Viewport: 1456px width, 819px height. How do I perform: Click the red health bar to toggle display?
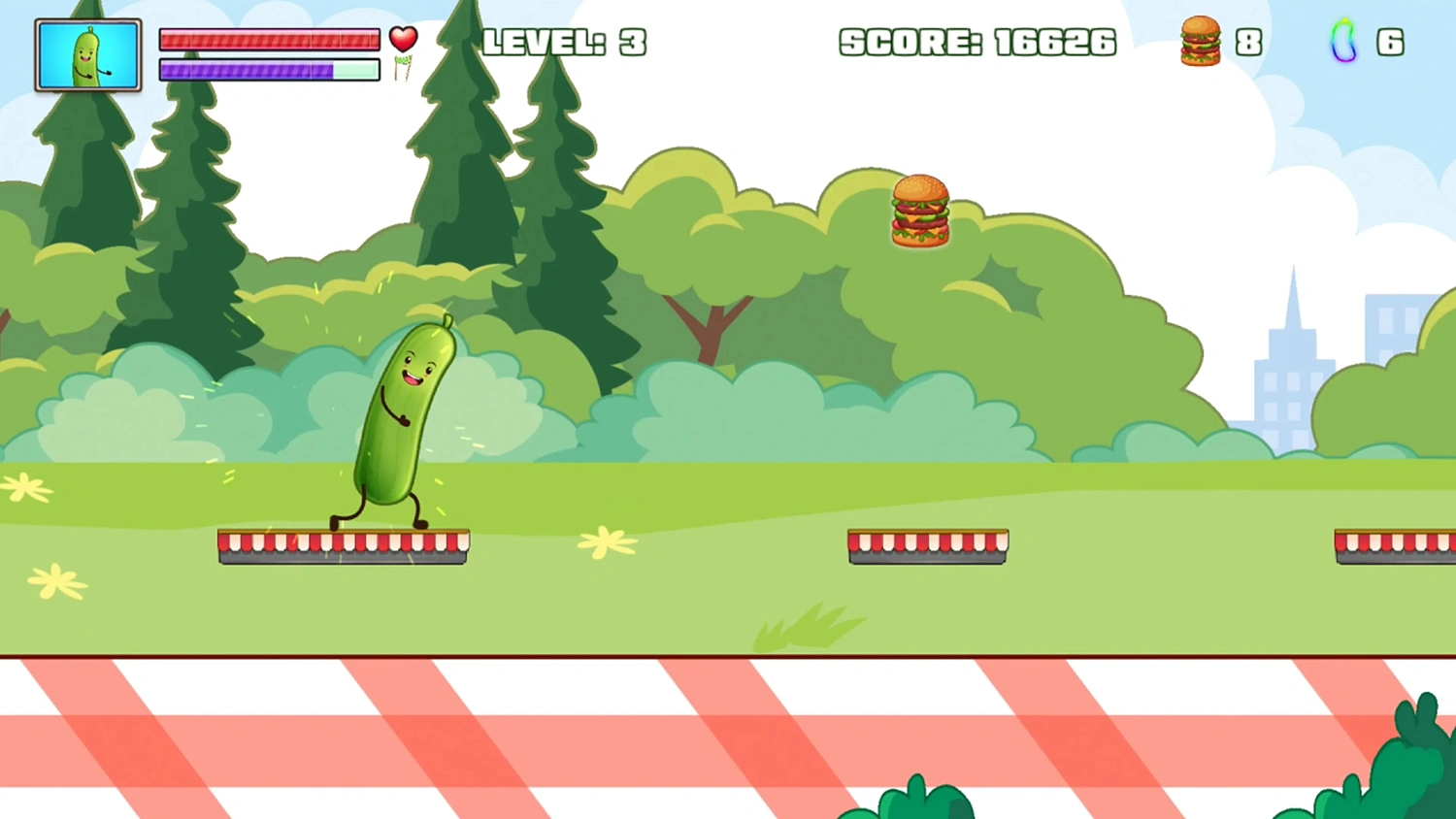[269, 40]
